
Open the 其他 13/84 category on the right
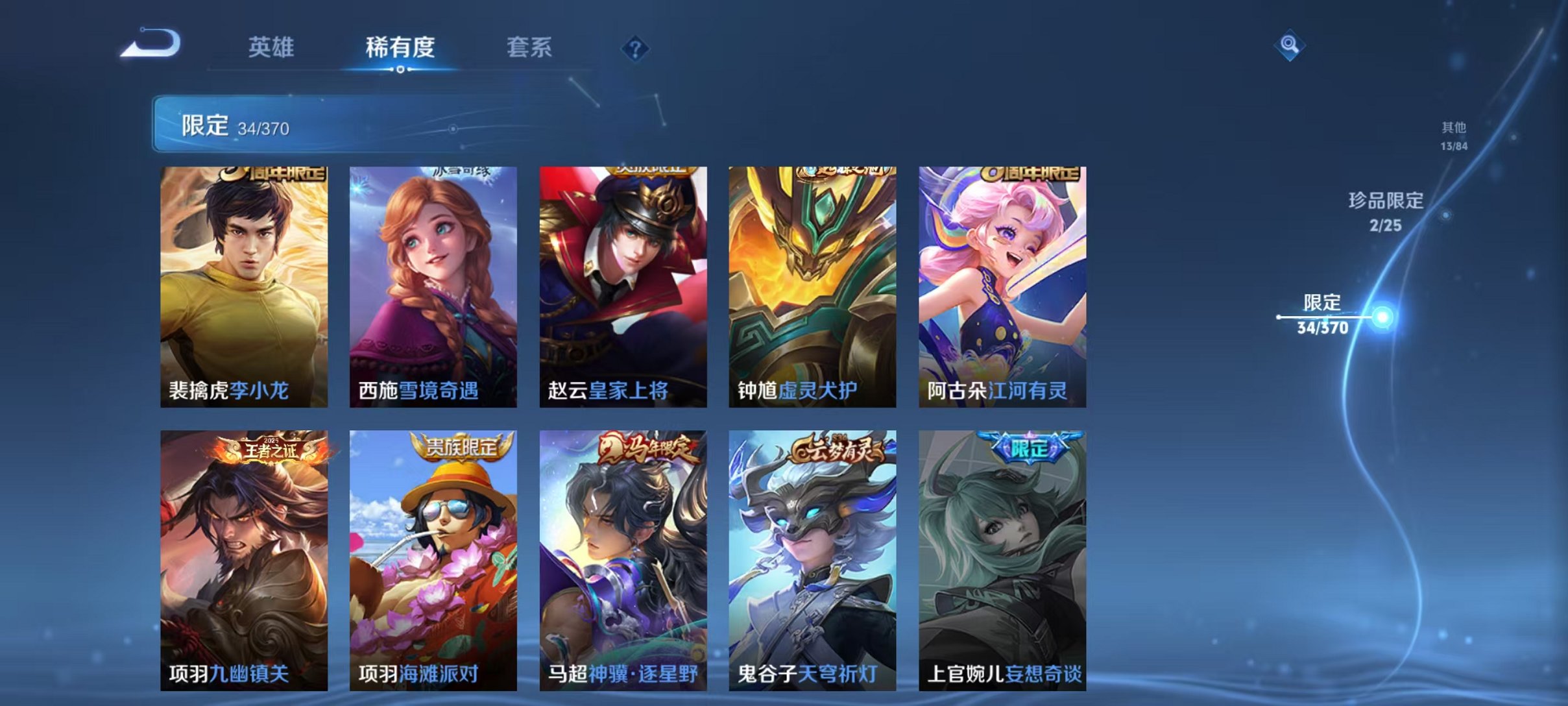pos(1454,138)
